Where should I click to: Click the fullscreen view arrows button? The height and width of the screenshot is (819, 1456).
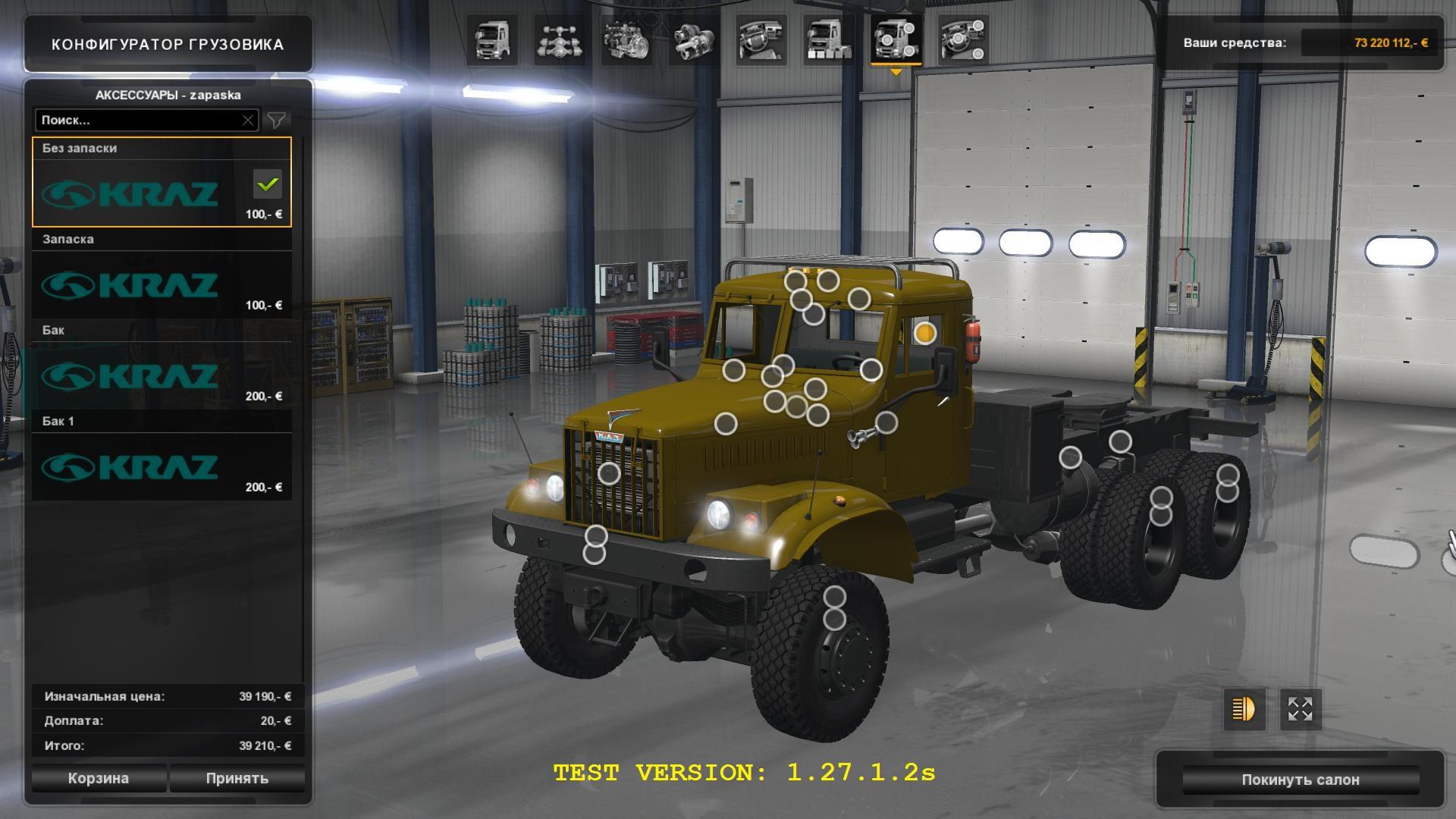pyautogui.click(x=1301, y=710)
